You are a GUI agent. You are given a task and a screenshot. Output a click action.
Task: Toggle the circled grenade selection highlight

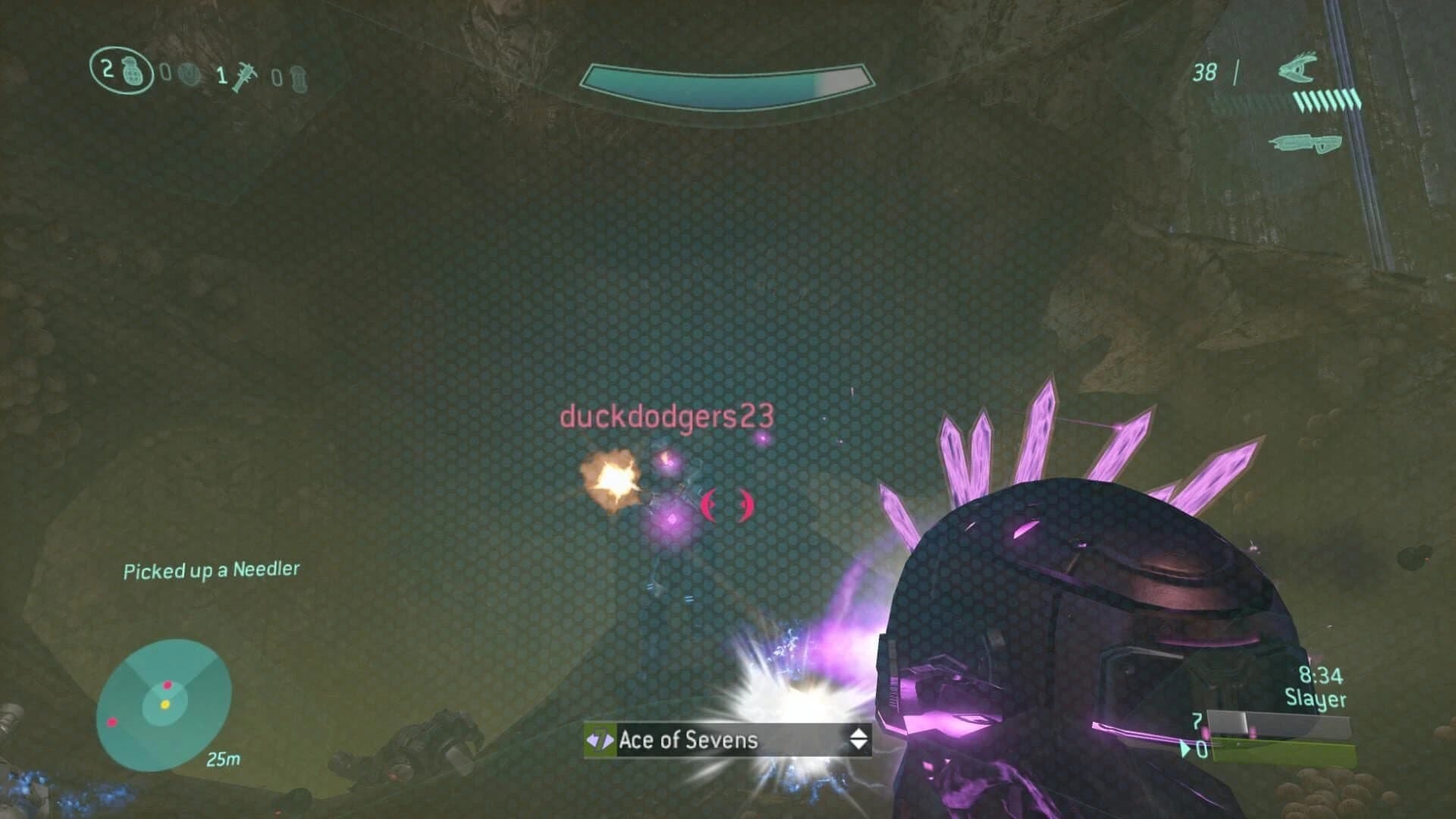coord(121,72)
